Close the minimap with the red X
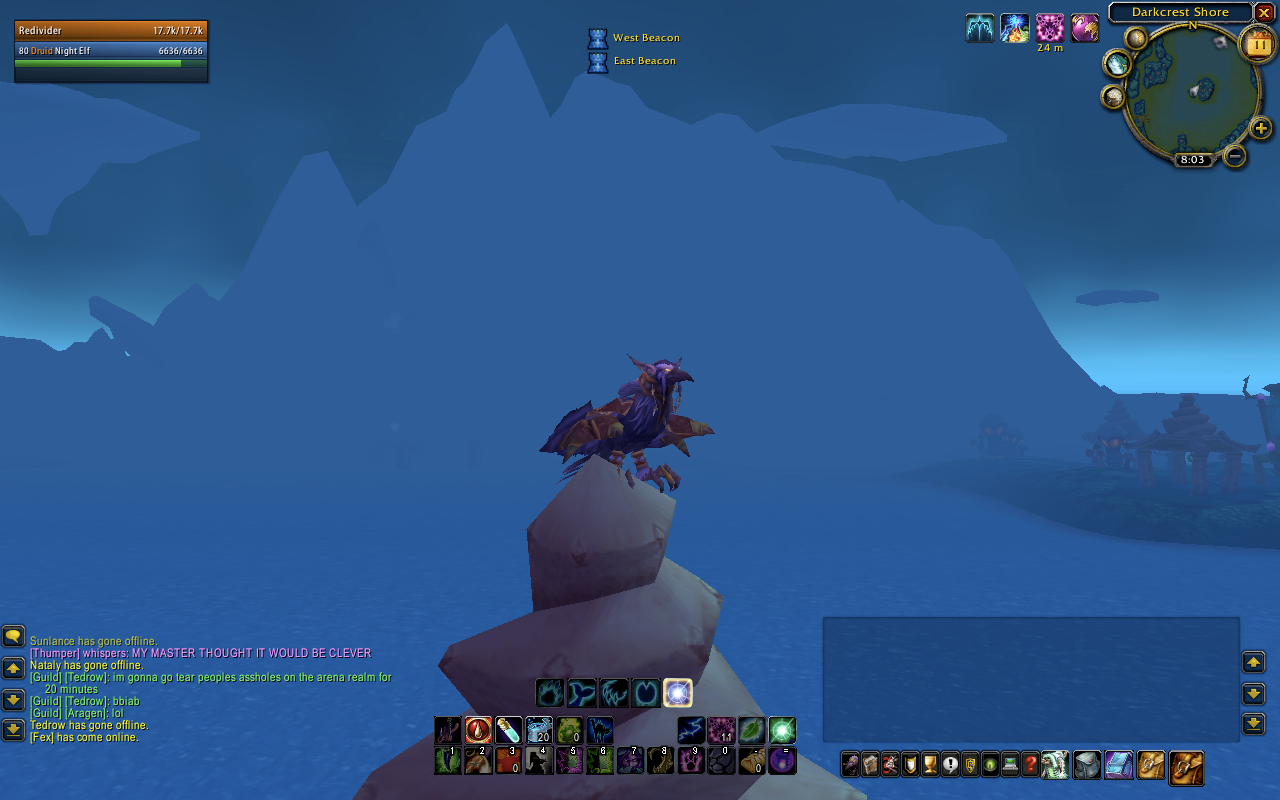 click(x=1264, y=13)
